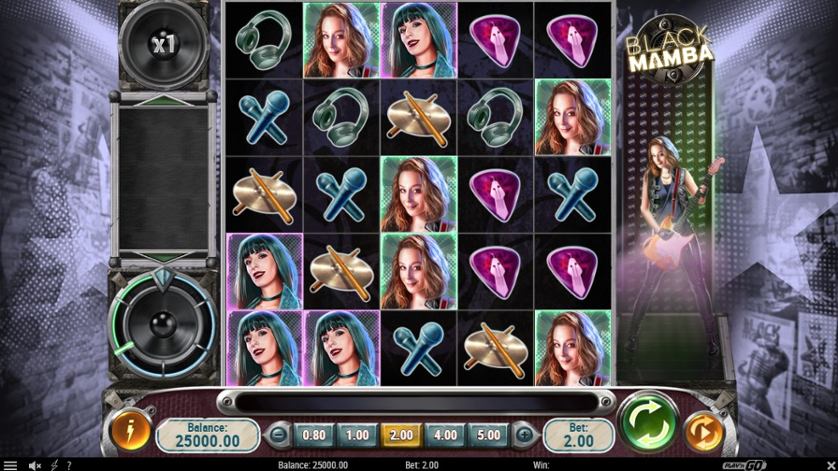838x471 pixels.
Task: Open the paytable info button
Action: click(131, 432)
